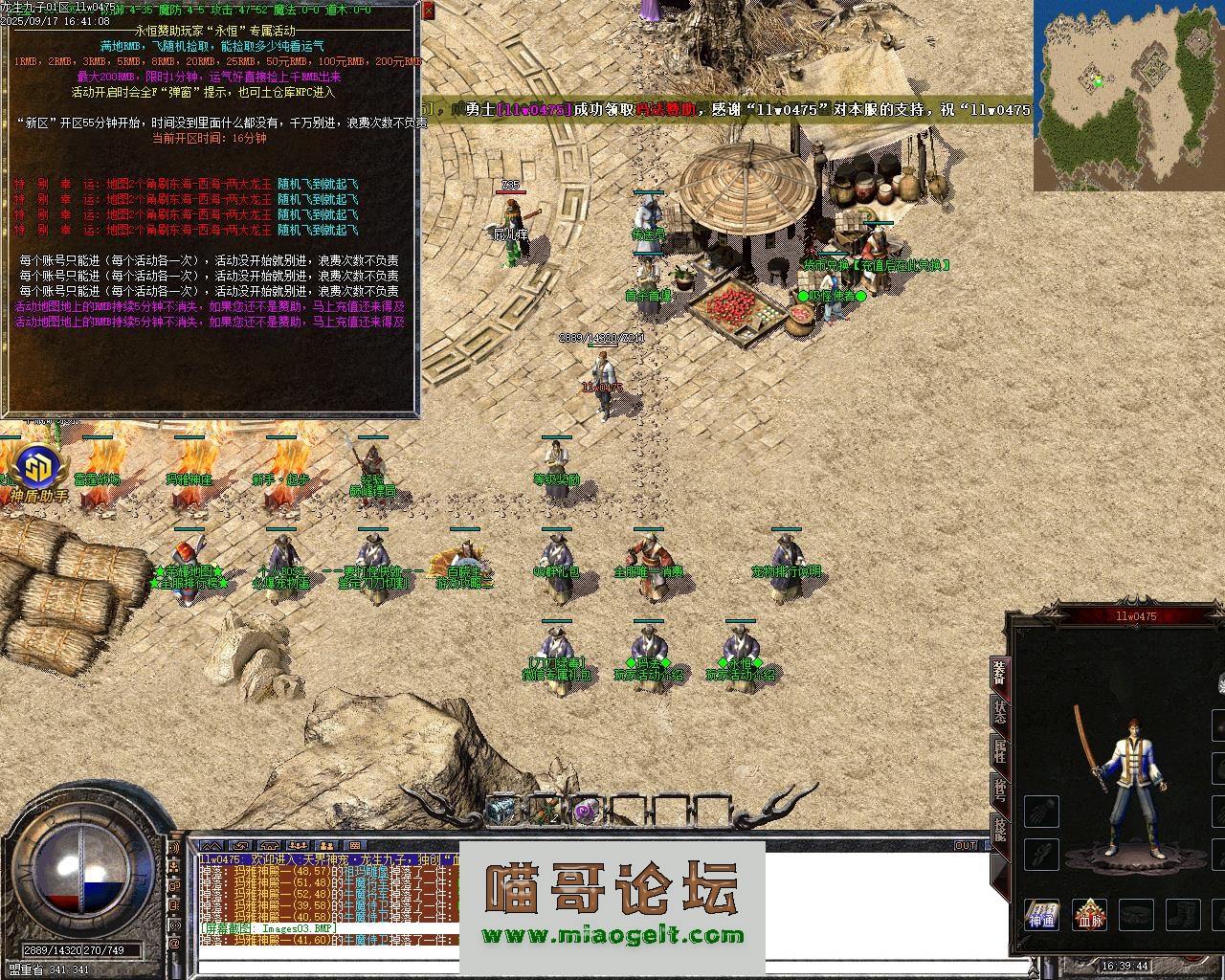Select the glove equipment slot
Viewport: 1225px width, 980px height.
[1041, 812]
